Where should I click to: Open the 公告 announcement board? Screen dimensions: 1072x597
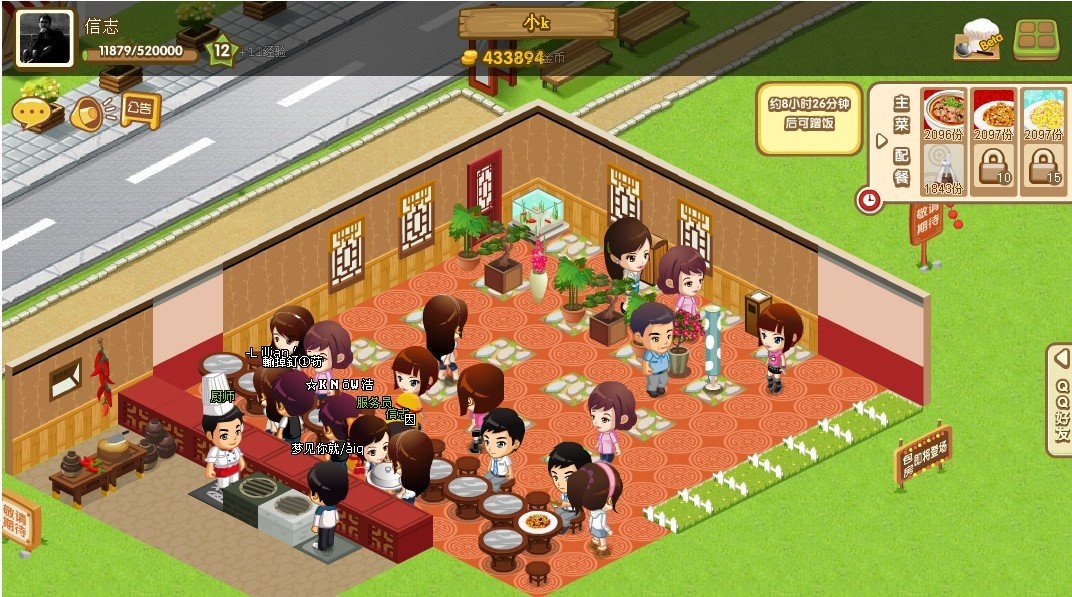[140, 108]
